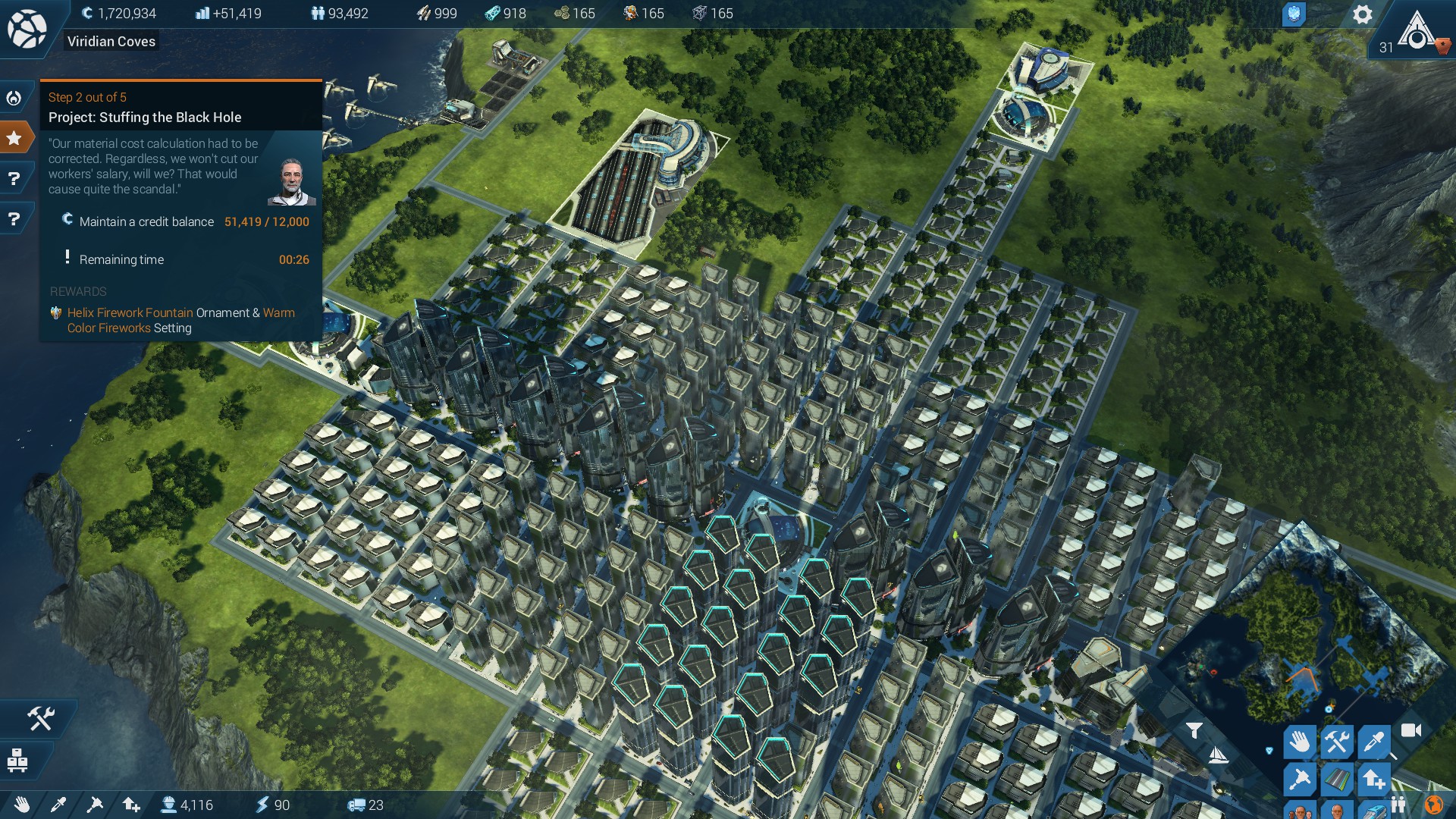Toggle the shield icon in the top bar
This screenshot has width=1456, height=819.
point(1295,13)
